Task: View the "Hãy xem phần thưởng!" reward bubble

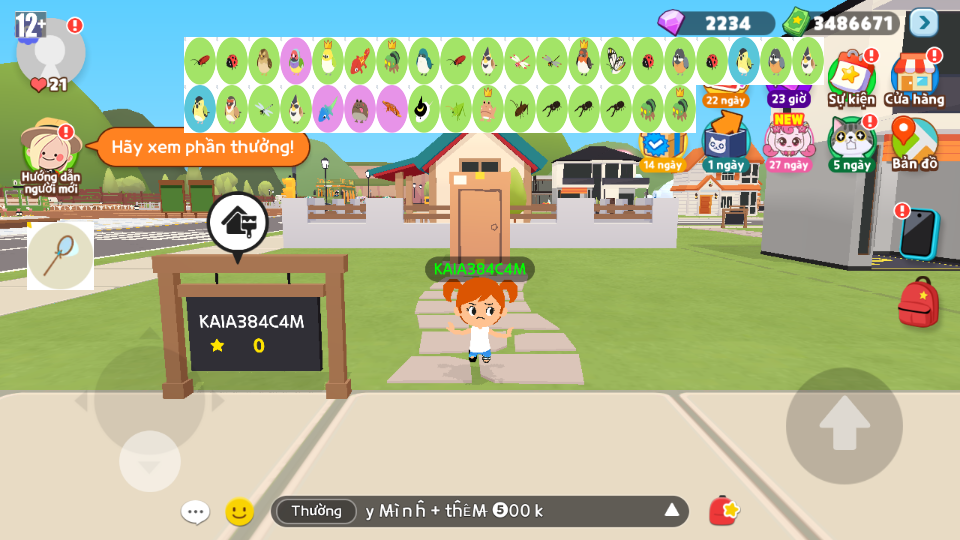Action: [x=202, y=147]
